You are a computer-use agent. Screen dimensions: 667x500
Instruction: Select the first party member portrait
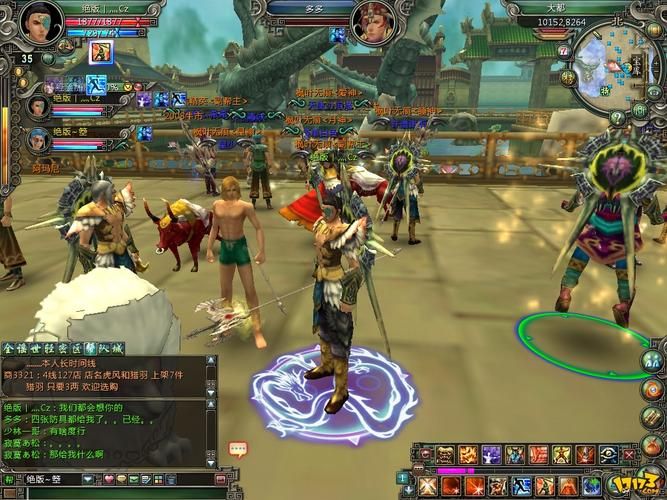pyautogui.click(x=37, y=105)
